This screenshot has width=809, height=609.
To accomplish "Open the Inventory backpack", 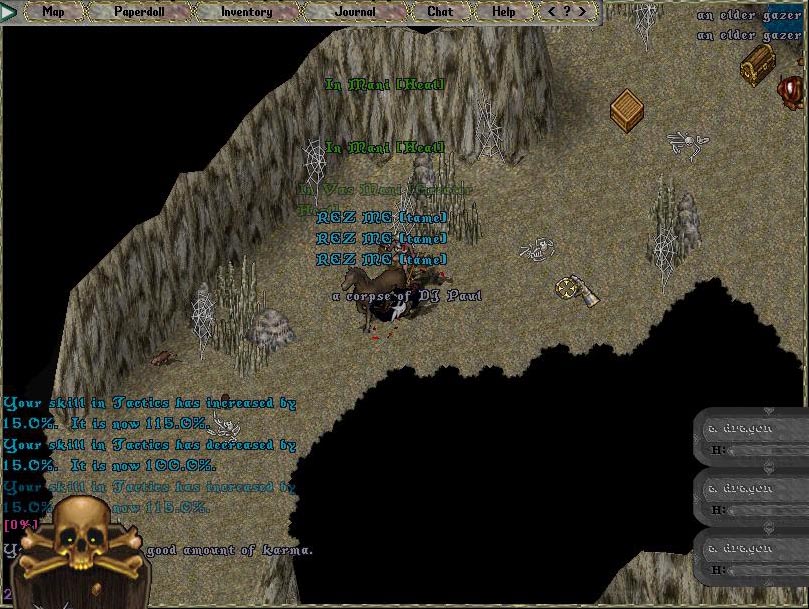I will click(246, 12).
